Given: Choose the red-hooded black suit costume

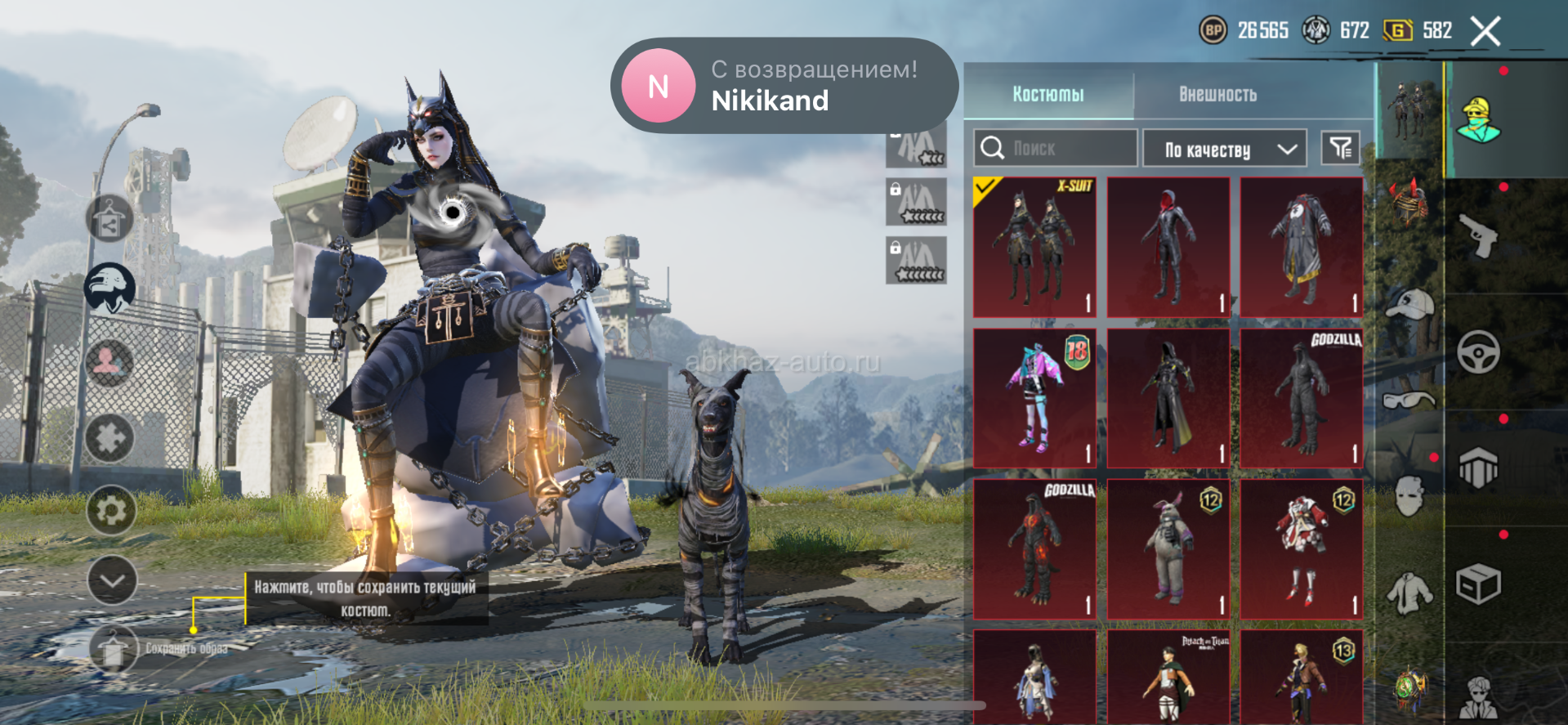Looking at the screenshot, I should coord(1168,247).
